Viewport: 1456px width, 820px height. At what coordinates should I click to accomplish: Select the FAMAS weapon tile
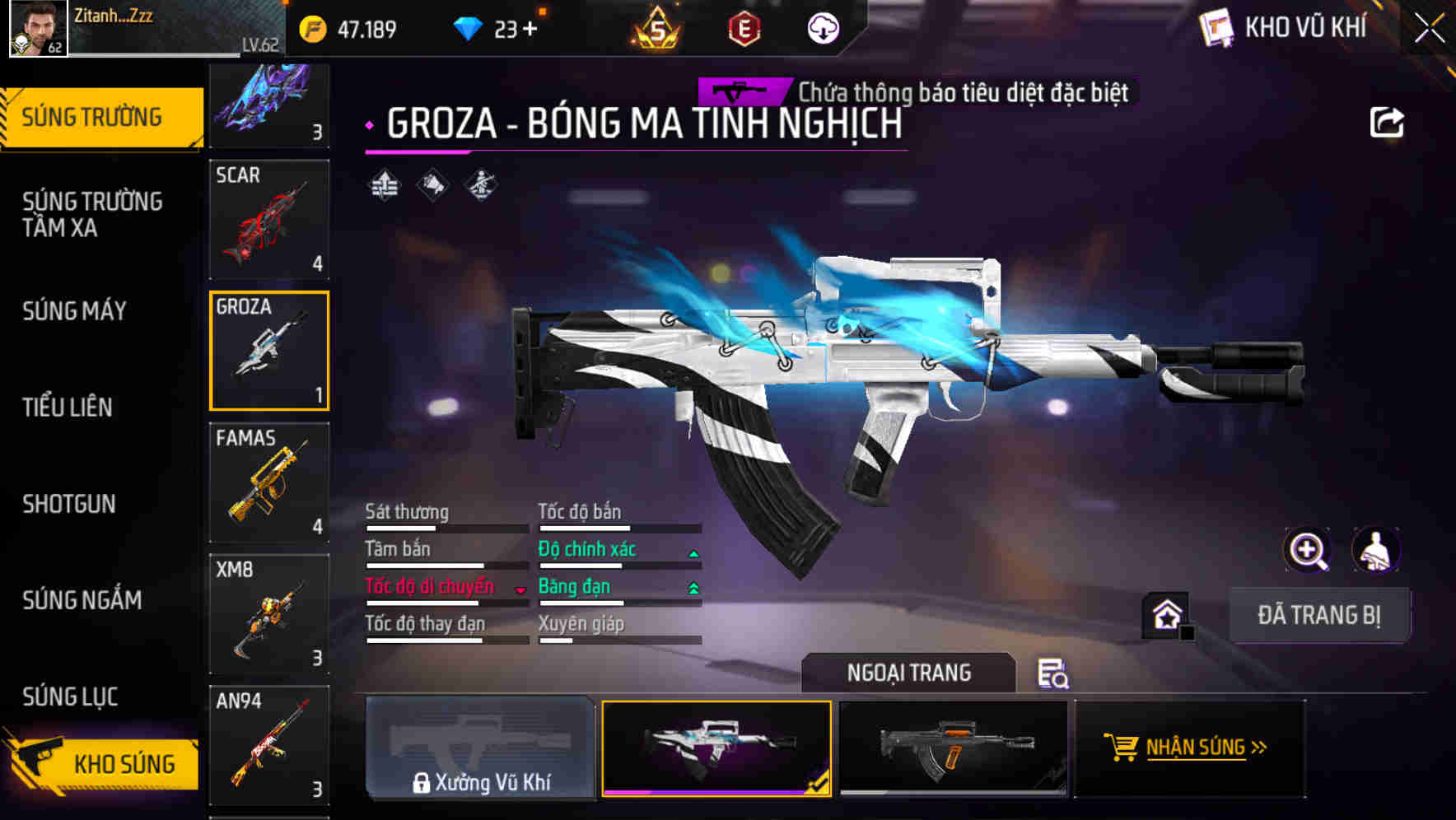269,482
